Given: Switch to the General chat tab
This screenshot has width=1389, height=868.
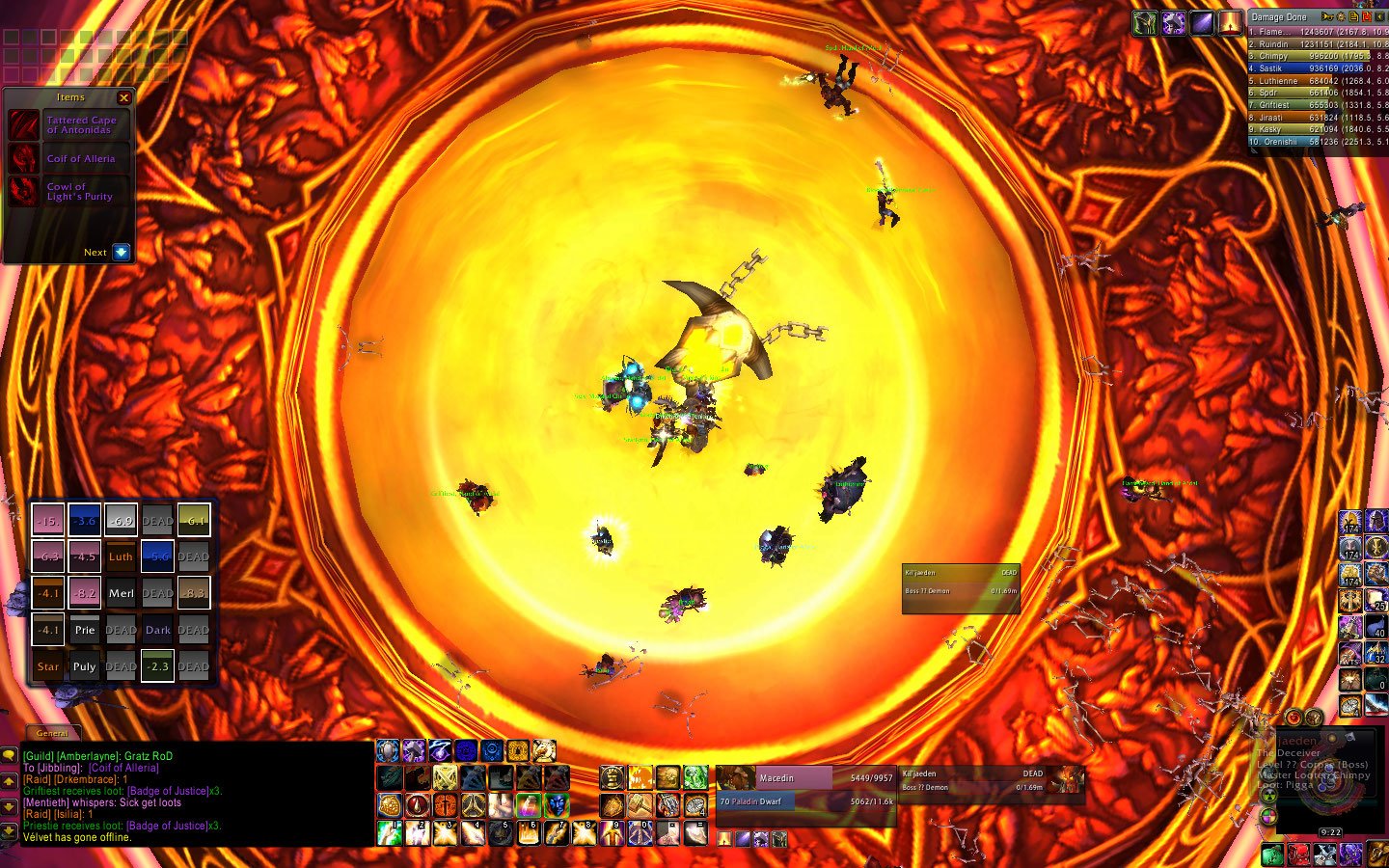Looking at the screenshot, I should pyautogui.click(x=53, y=732).
